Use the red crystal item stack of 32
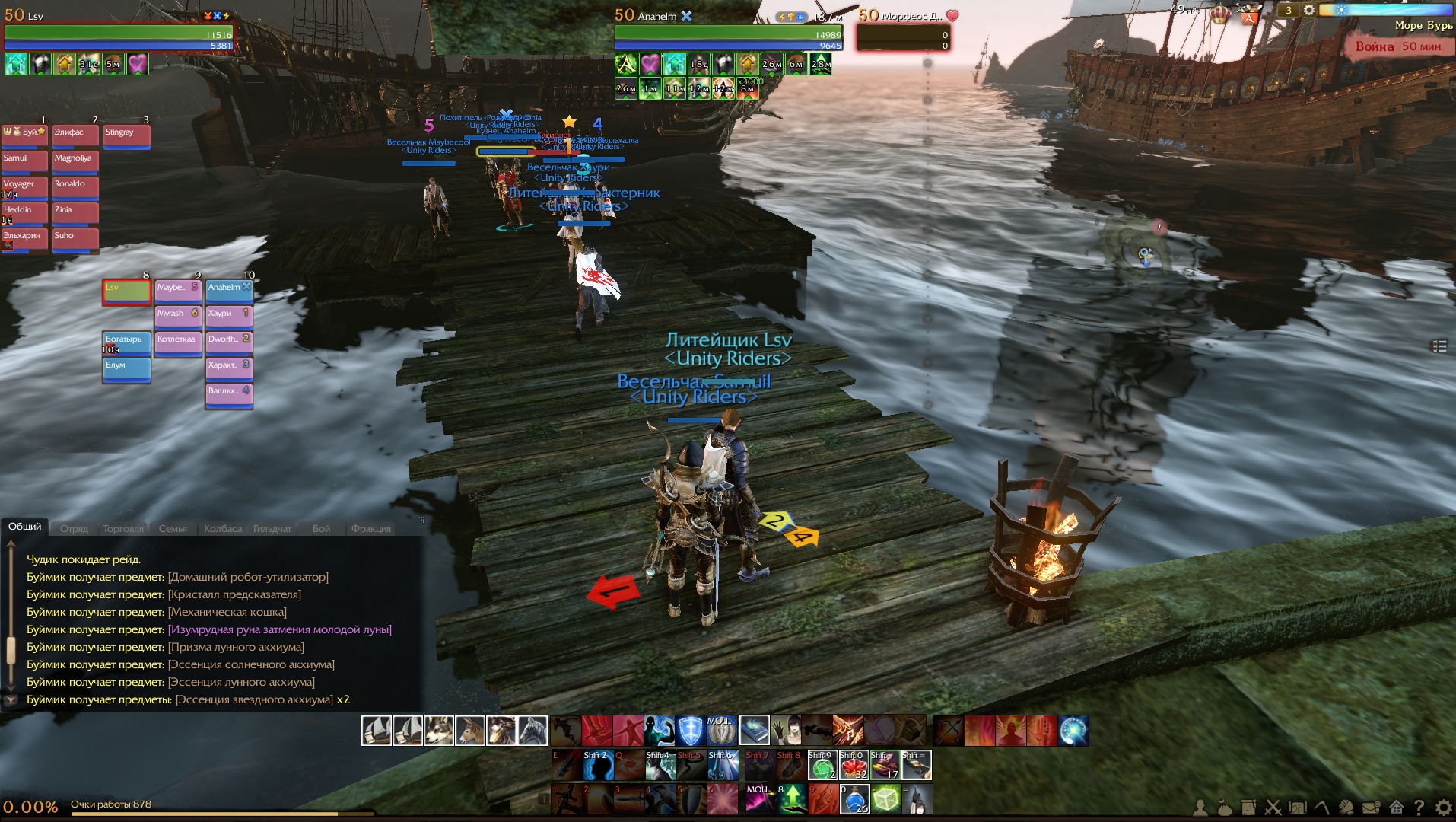Image resolution: width=1456 pixels, height=822 pixels. (854, 766)
